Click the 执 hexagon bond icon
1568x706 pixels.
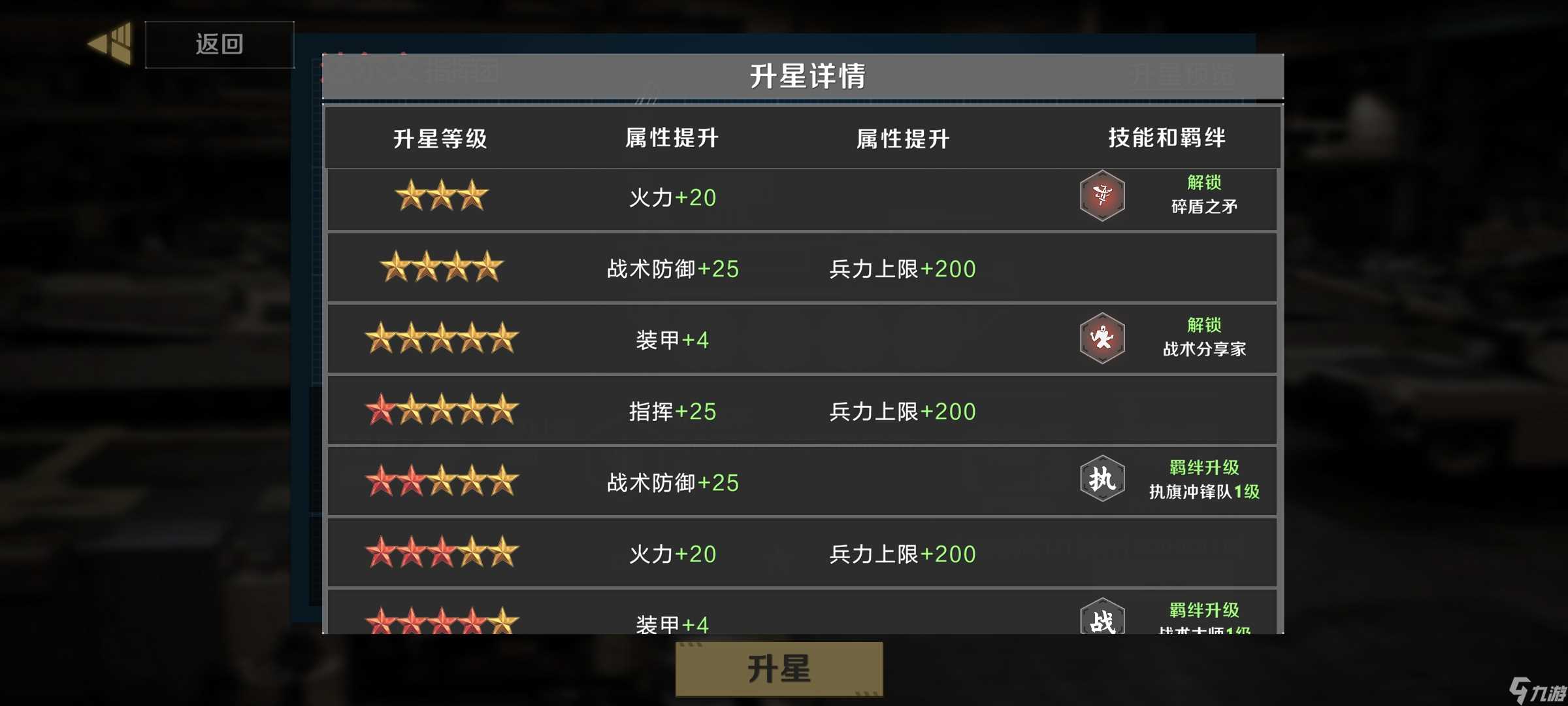[1103, 479]
